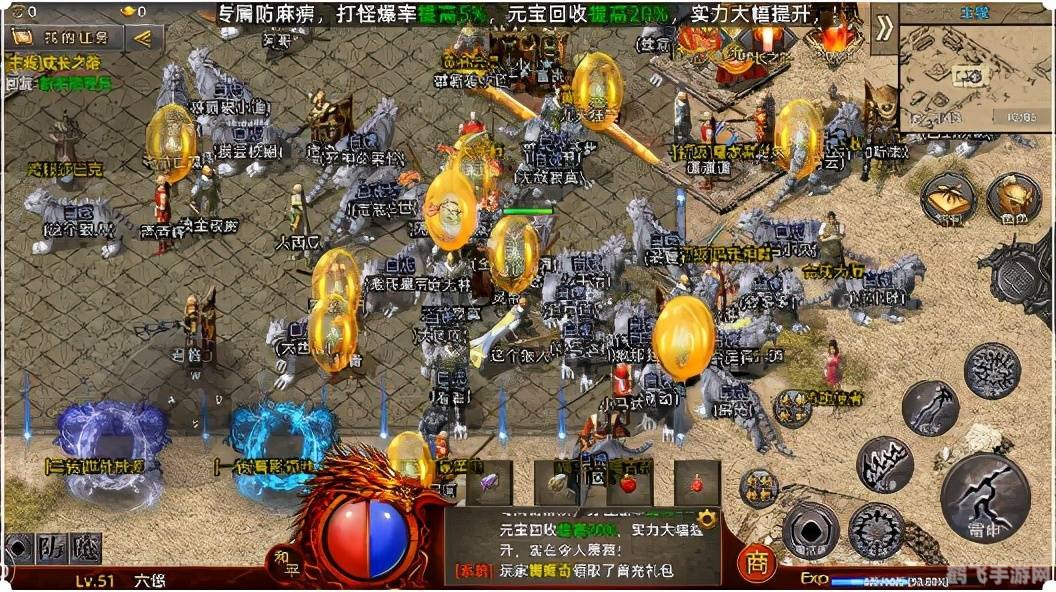Open the shop via the red 商 button
Viewport: 1056px width, 592px height.
pyautogui.click(x=757, y=563)
